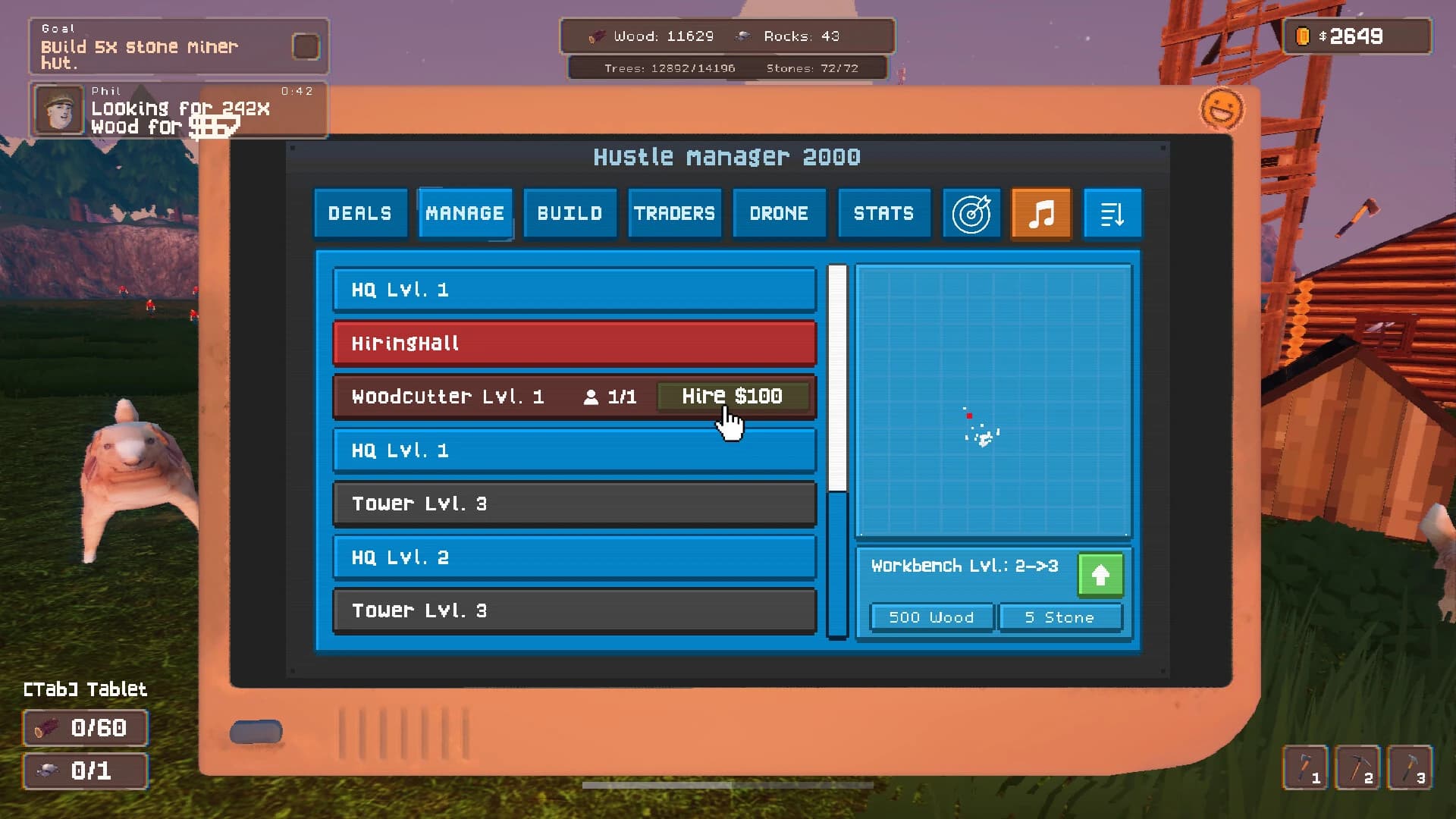Click the wood log counter icon
The width and height of the screenshot is (1456, 819).
pos(598,35)
